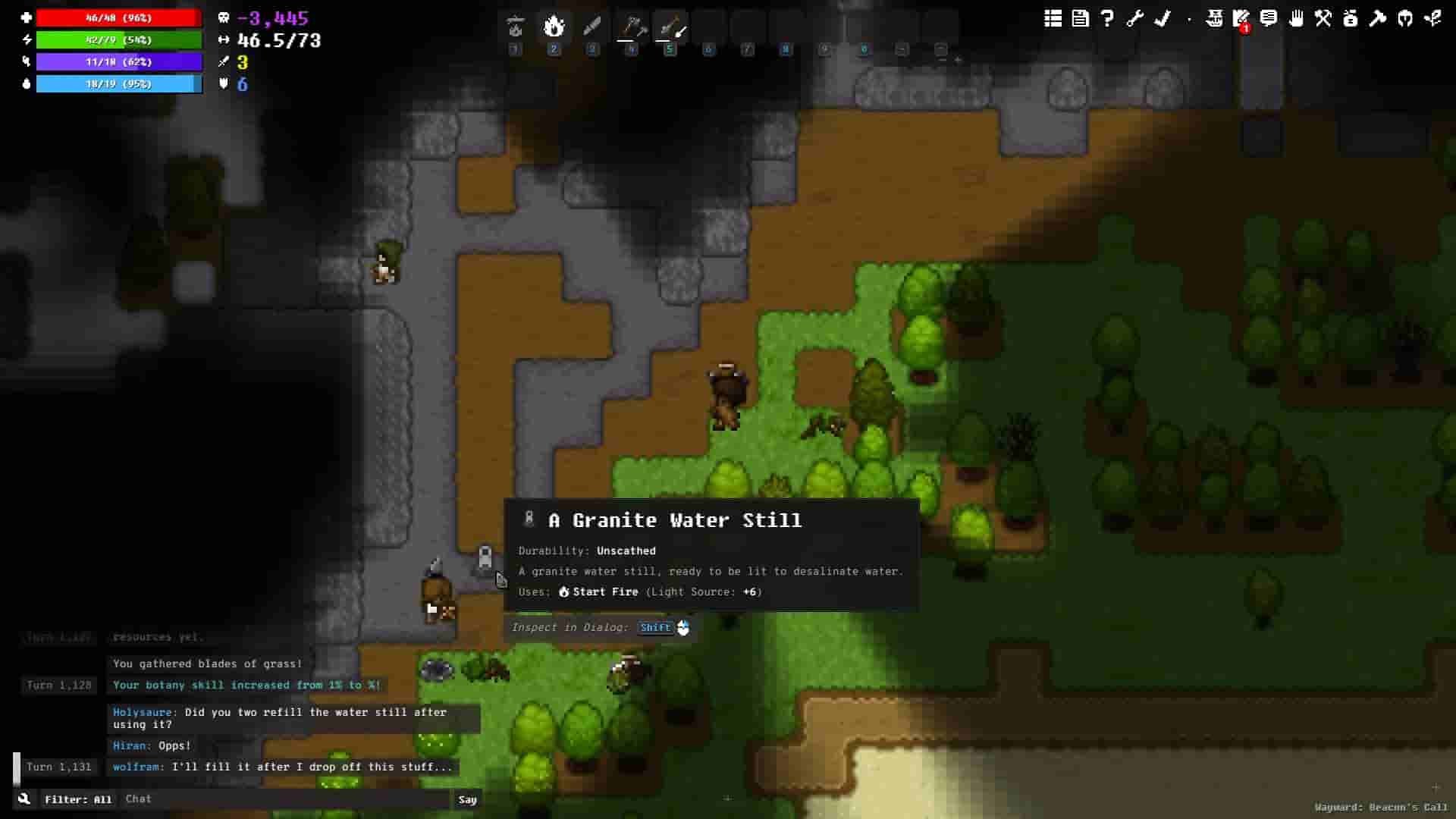1456x819 pixels.
Task: Open the hammer icon panel
Action: pyautogui.click(x=1378, y=19)
